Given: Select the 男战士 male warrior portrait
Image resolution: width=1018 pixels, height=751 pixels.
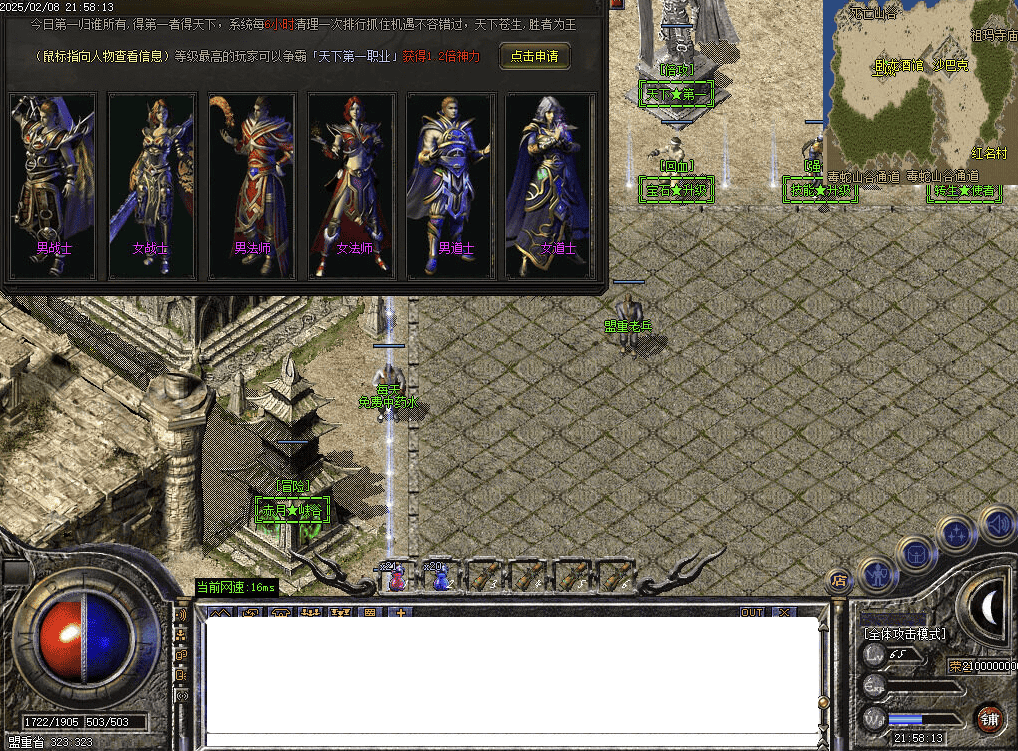Looking at the screenshot, I should coord(52,186).
